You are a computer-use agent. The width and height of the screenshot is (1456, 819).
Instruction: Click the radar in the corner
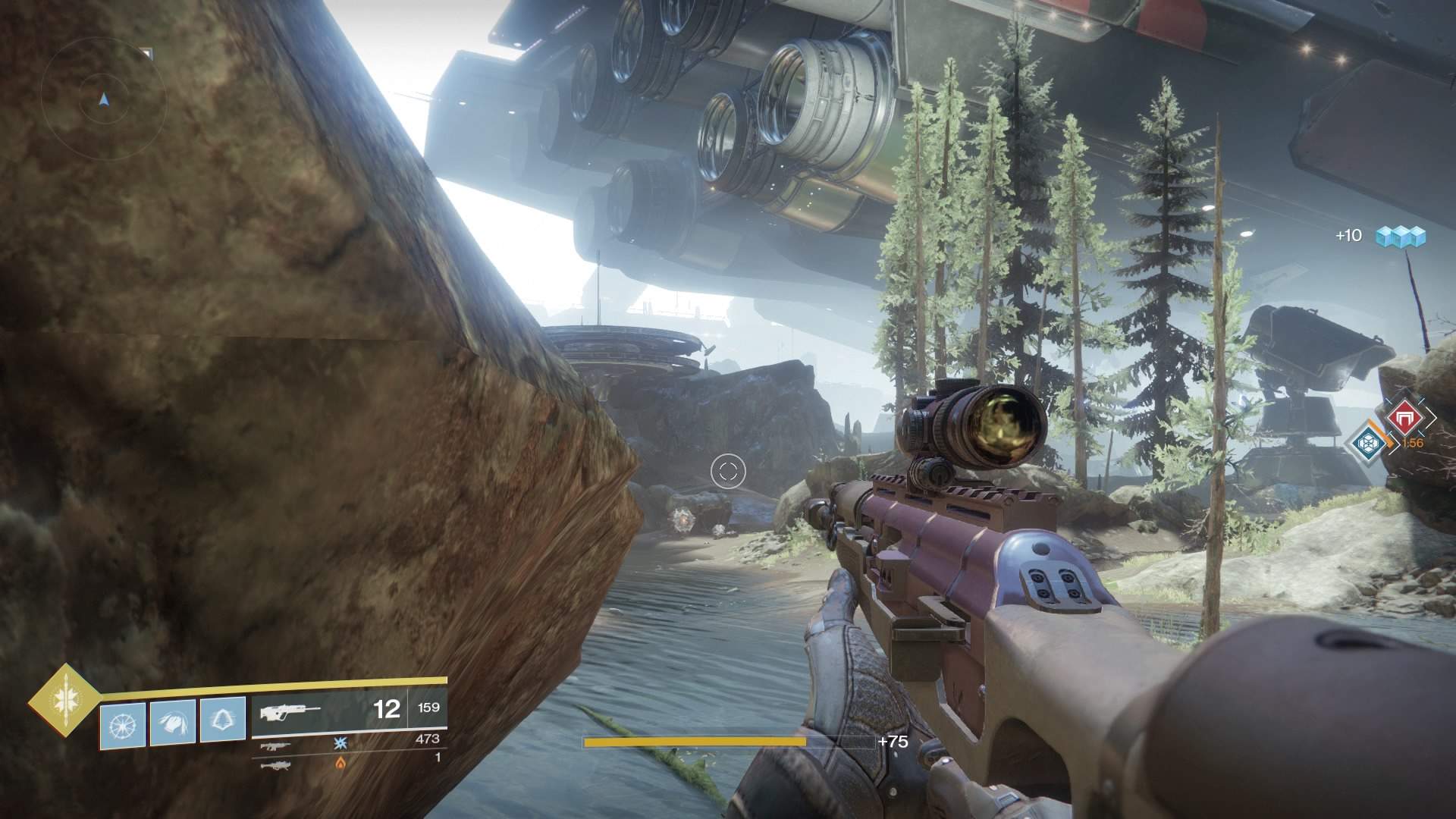point(104,99)
